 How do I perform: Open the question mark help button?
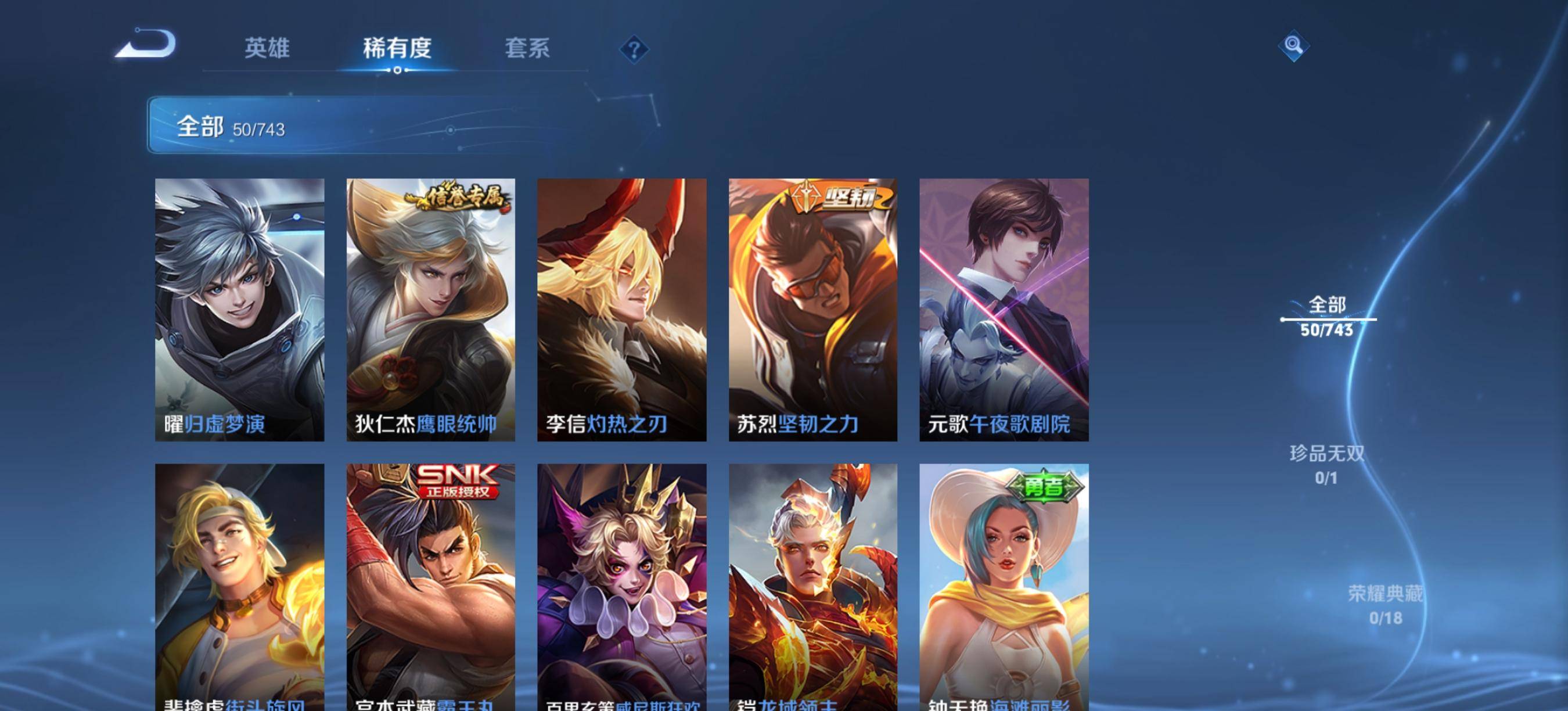point(634,49)
